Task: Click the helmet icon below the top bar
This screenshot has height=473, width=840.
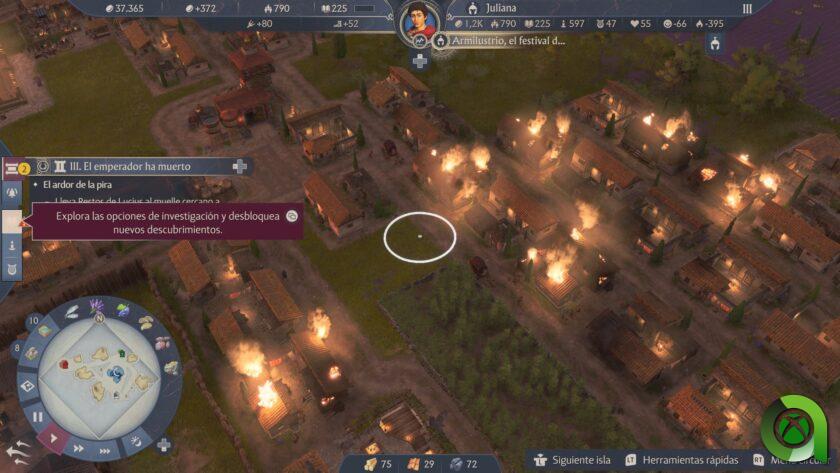Action: (x=715, y=43)
